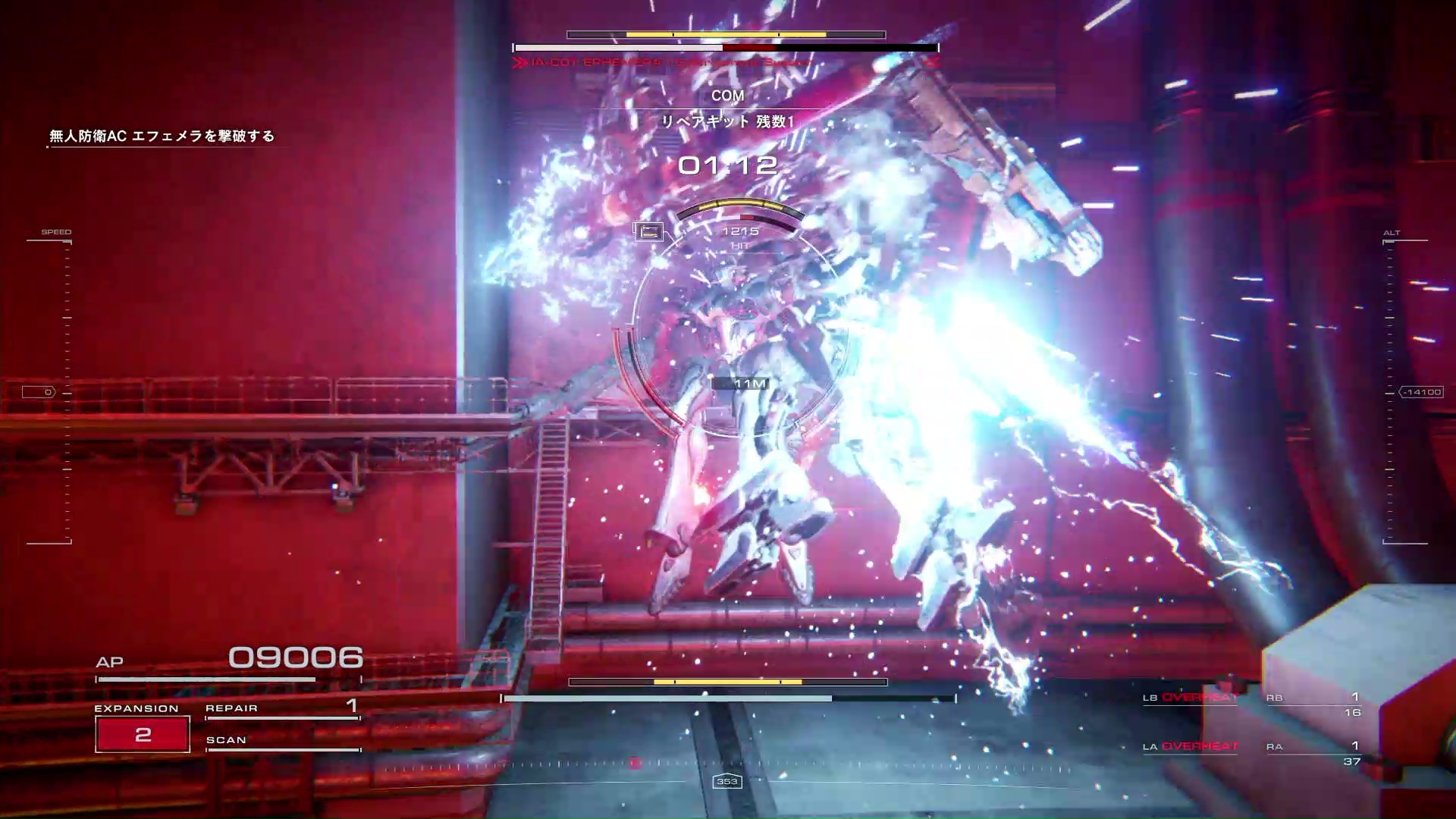
Task: Select the LA overheated weapon slot
Action: 1191,747
